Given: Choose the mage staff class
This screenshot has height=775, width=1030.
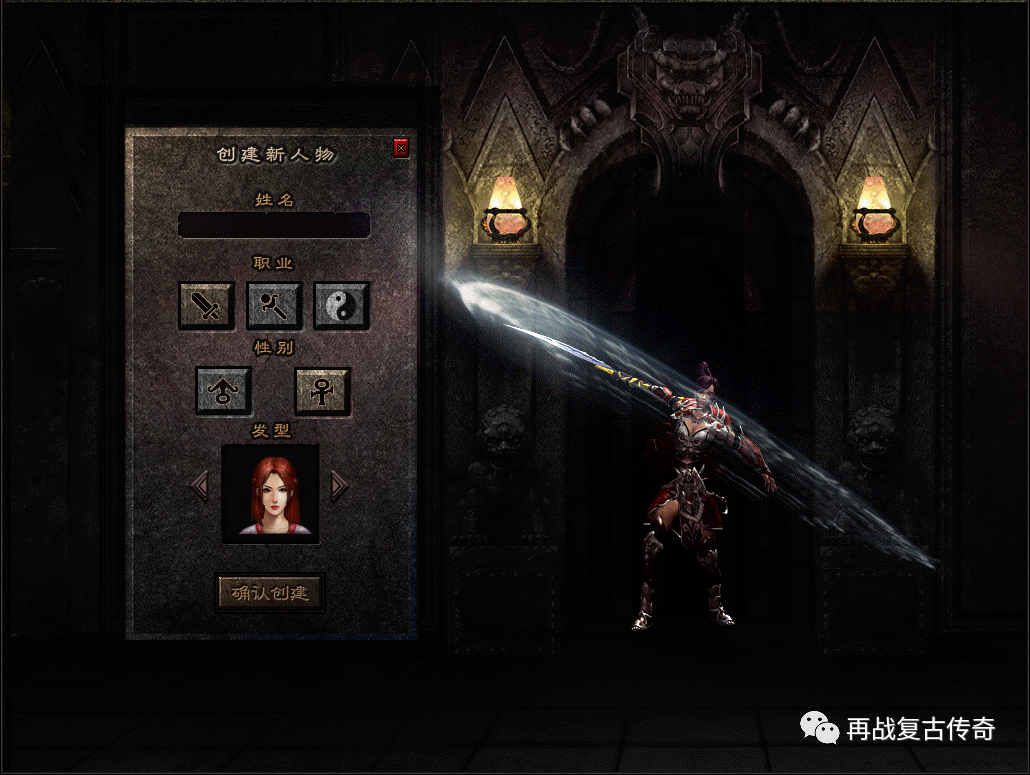Looking at the screenshot, I should point(274,305).
